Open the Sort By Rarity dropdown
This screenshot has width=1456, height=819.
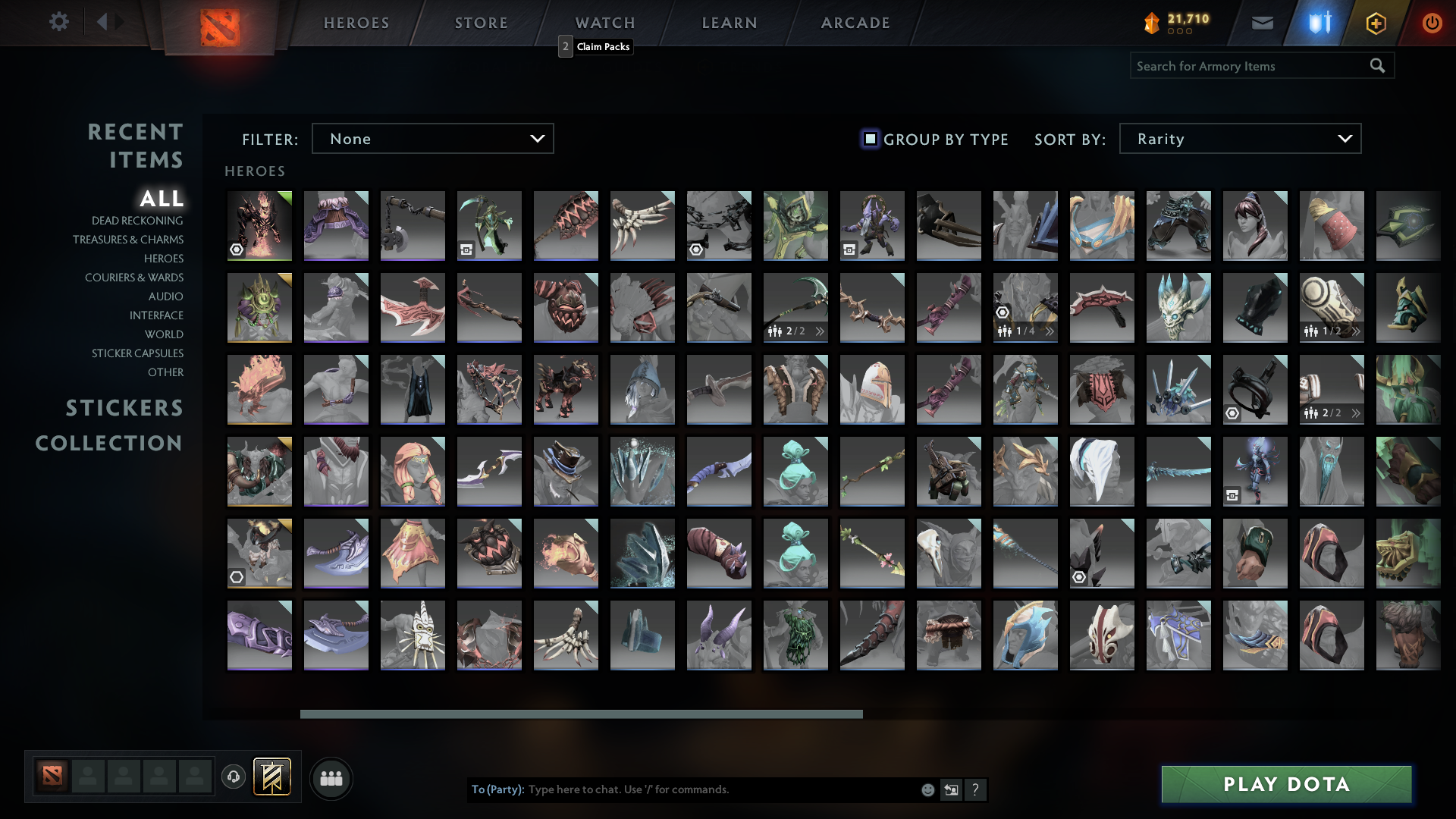pyautogui.click(x=1239, y=139)
